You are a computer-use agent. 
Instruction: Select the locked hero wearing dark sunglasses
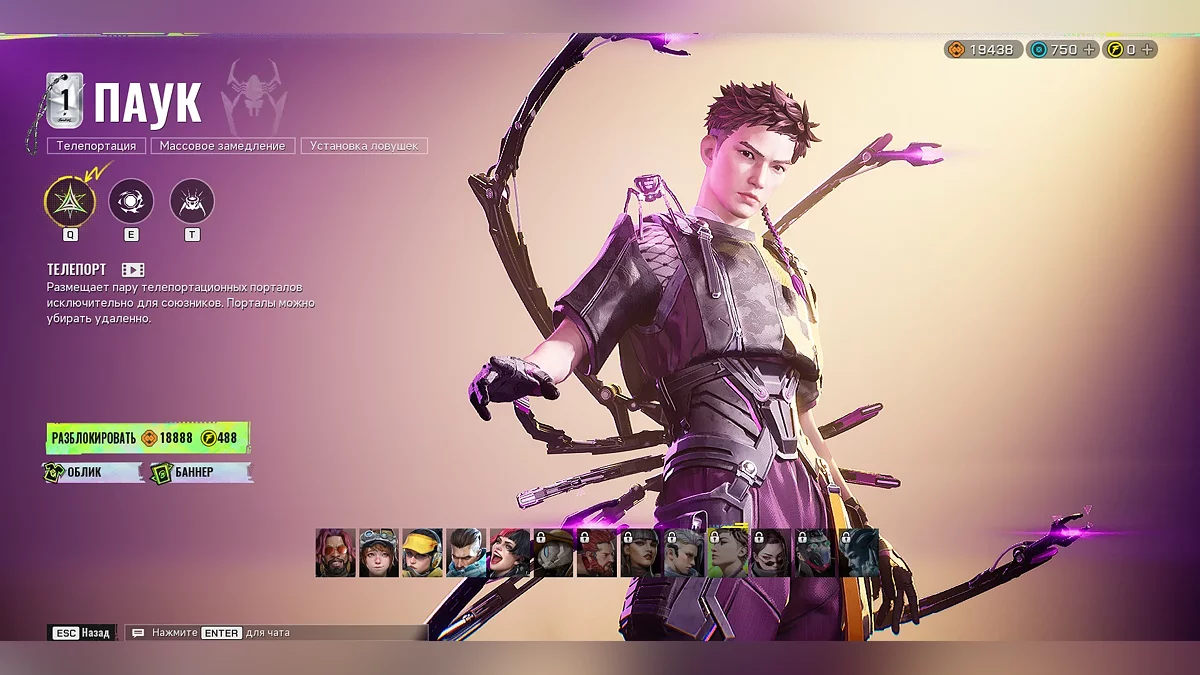point(771,553)
